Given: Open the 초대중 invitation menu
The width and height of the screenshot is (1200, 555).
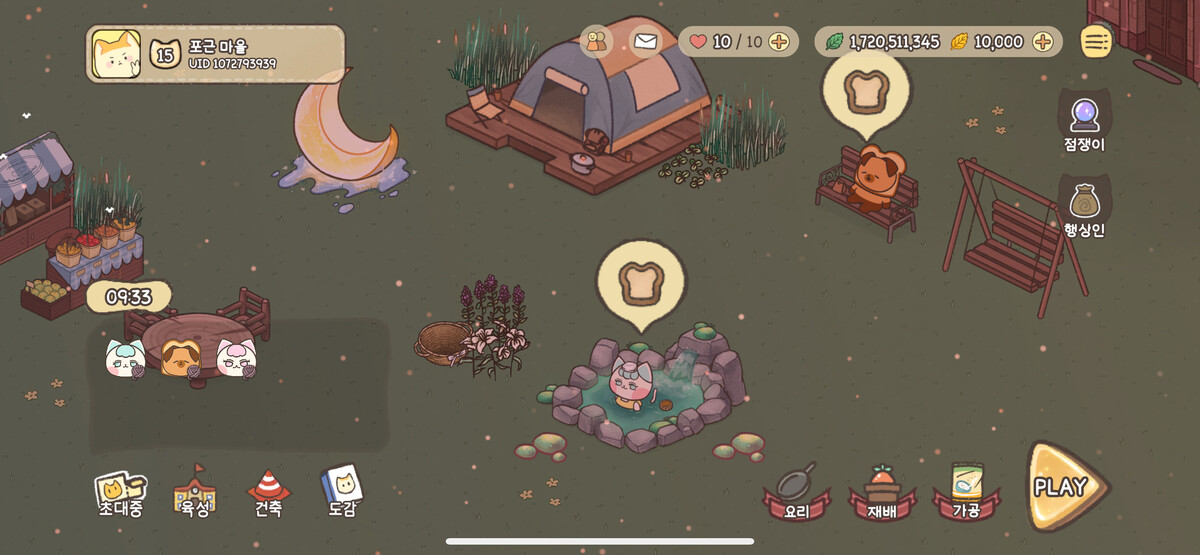Looking at the screenshot, I should point(121,492).
